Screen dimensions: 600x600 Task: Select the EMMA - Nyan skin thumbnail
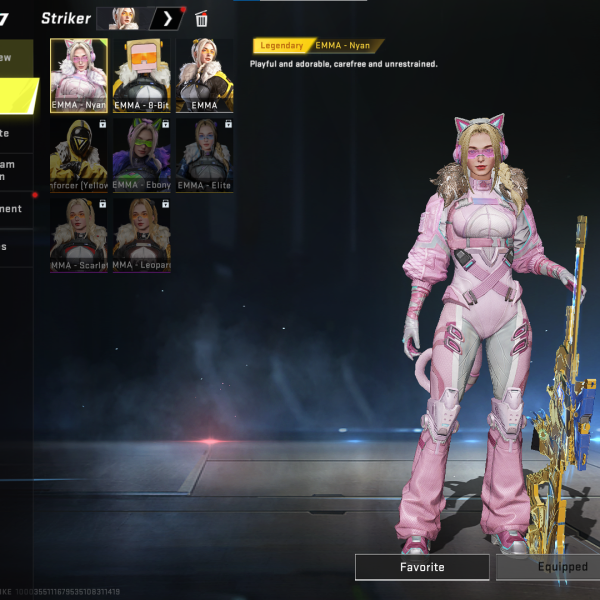point(79,76)
